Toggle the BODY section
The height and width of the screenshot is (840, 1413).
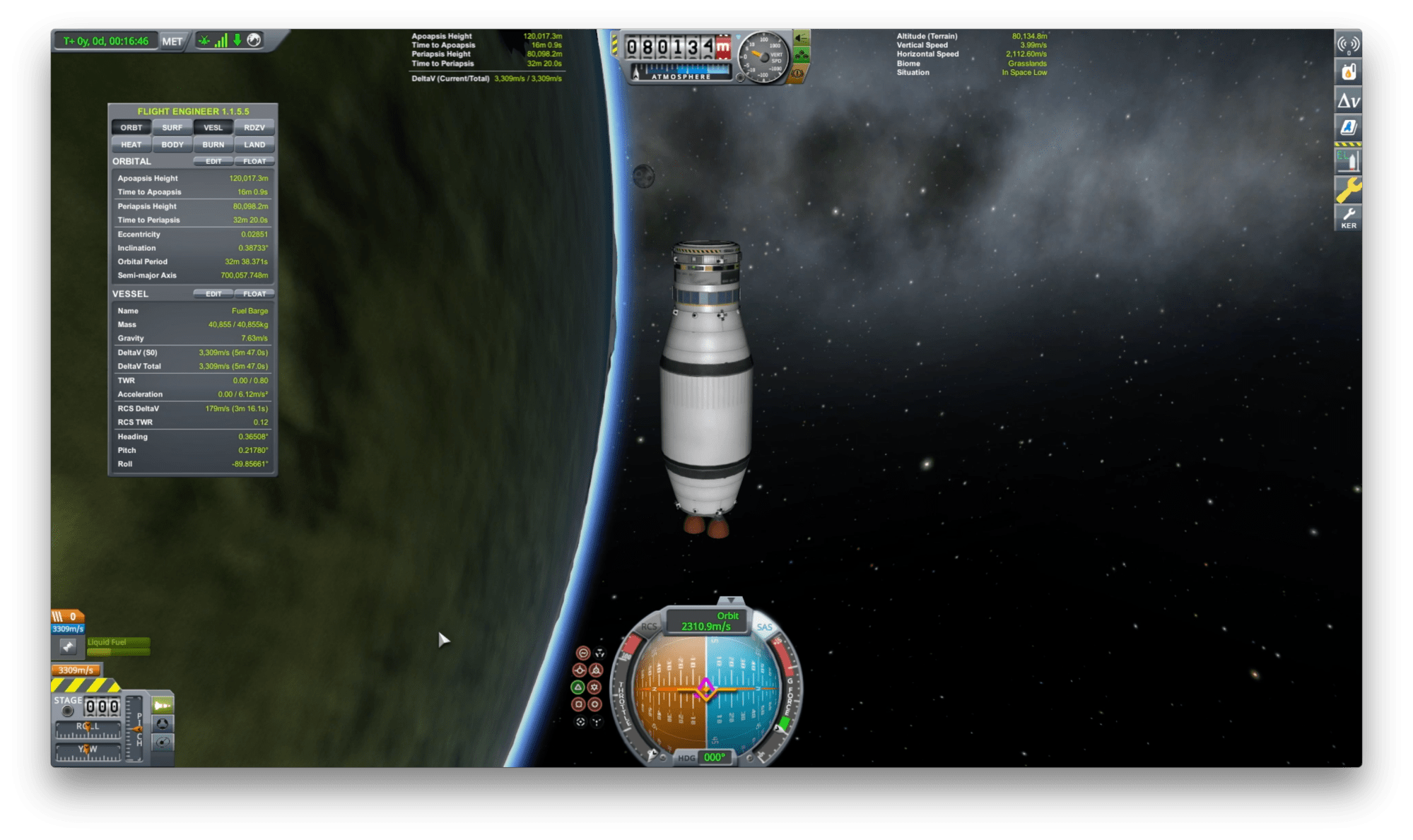[x=172, y=145]
